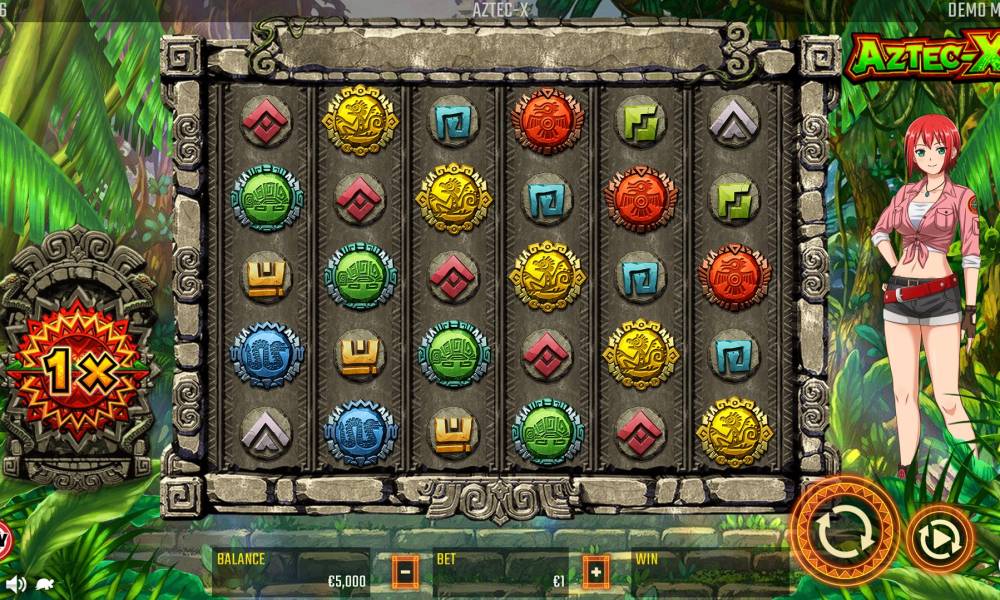Spin the reels with the large circular arrow button

tap(845, 532)
